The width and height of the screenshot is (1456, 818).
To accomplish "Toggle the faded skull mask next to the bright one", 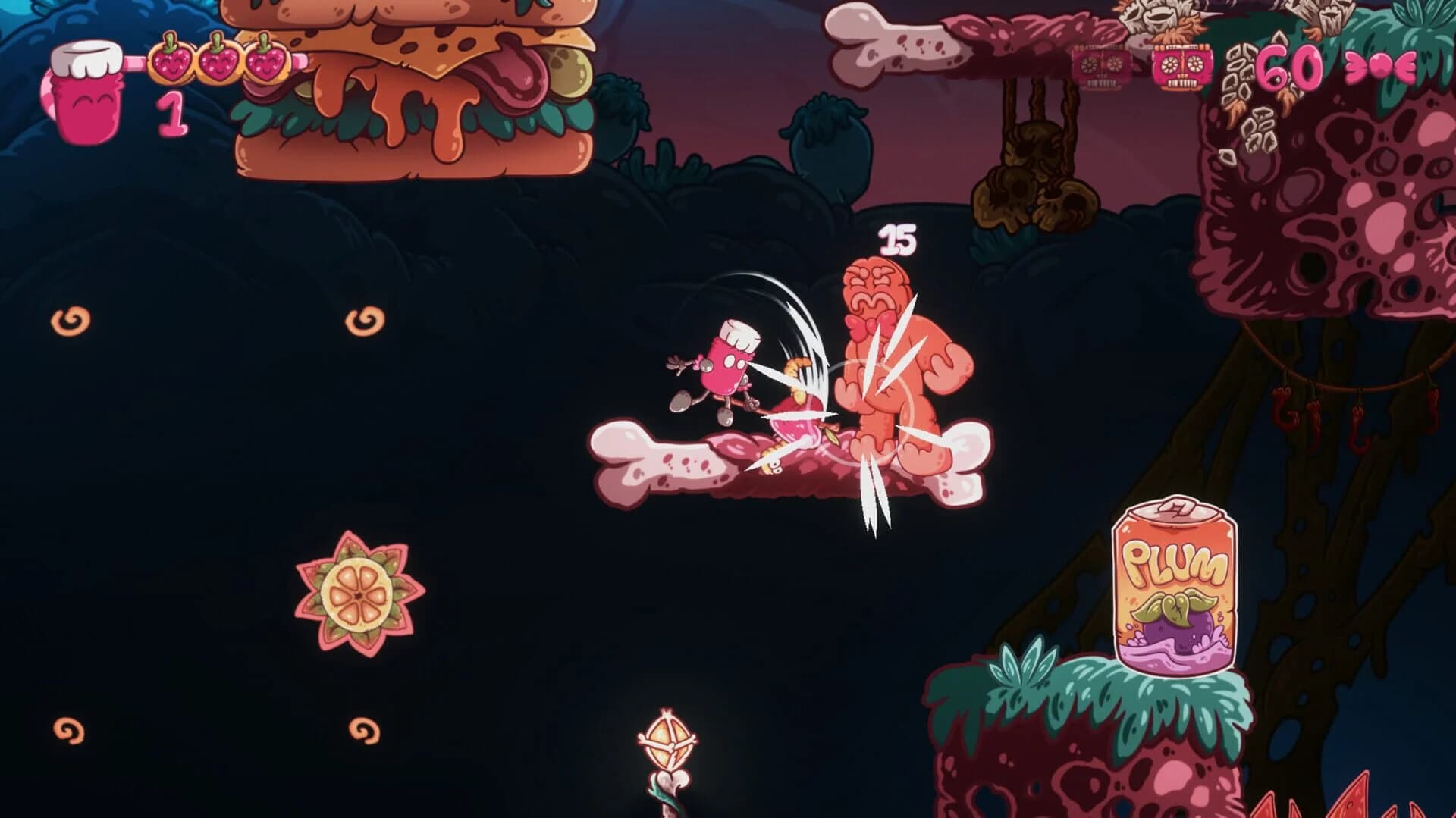I will click(x=1099, y=67).
